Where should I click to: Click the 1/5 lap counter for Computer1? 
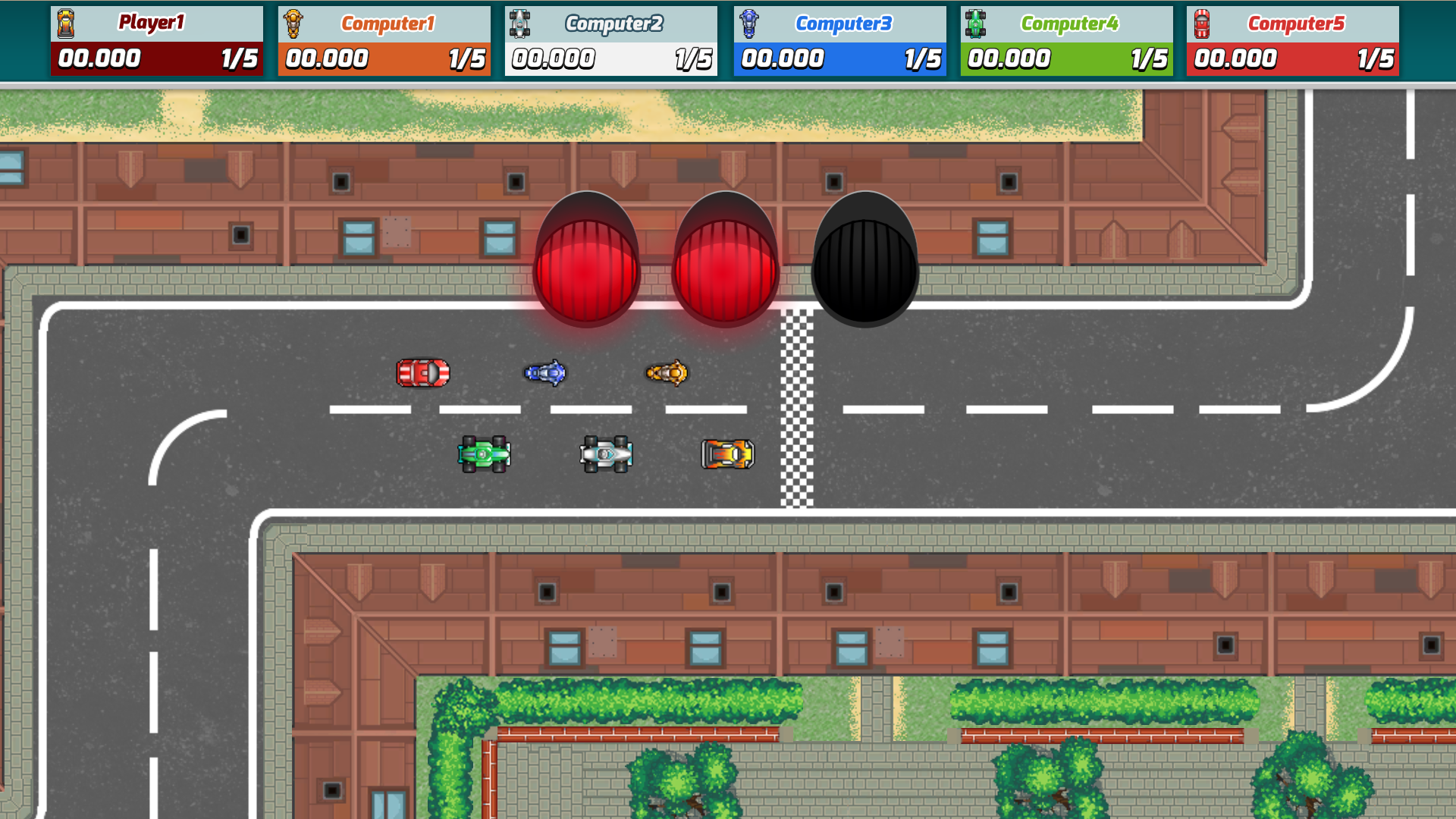coord(468,58)
